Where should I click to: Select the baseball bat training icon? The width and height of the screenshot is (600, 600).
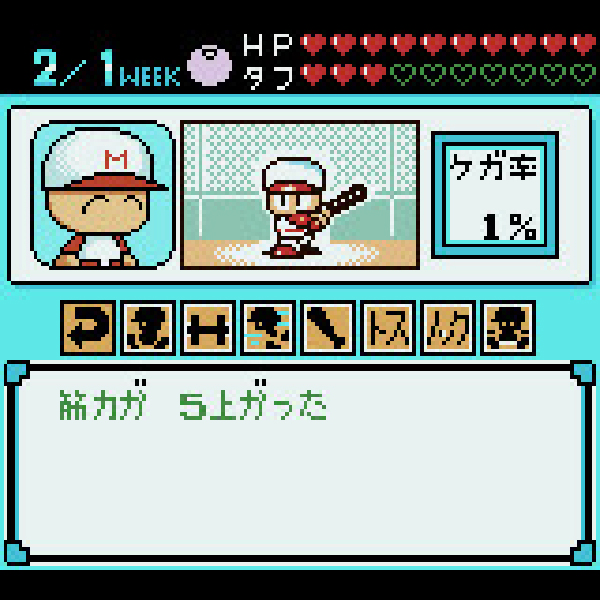(x=329, y=328)
